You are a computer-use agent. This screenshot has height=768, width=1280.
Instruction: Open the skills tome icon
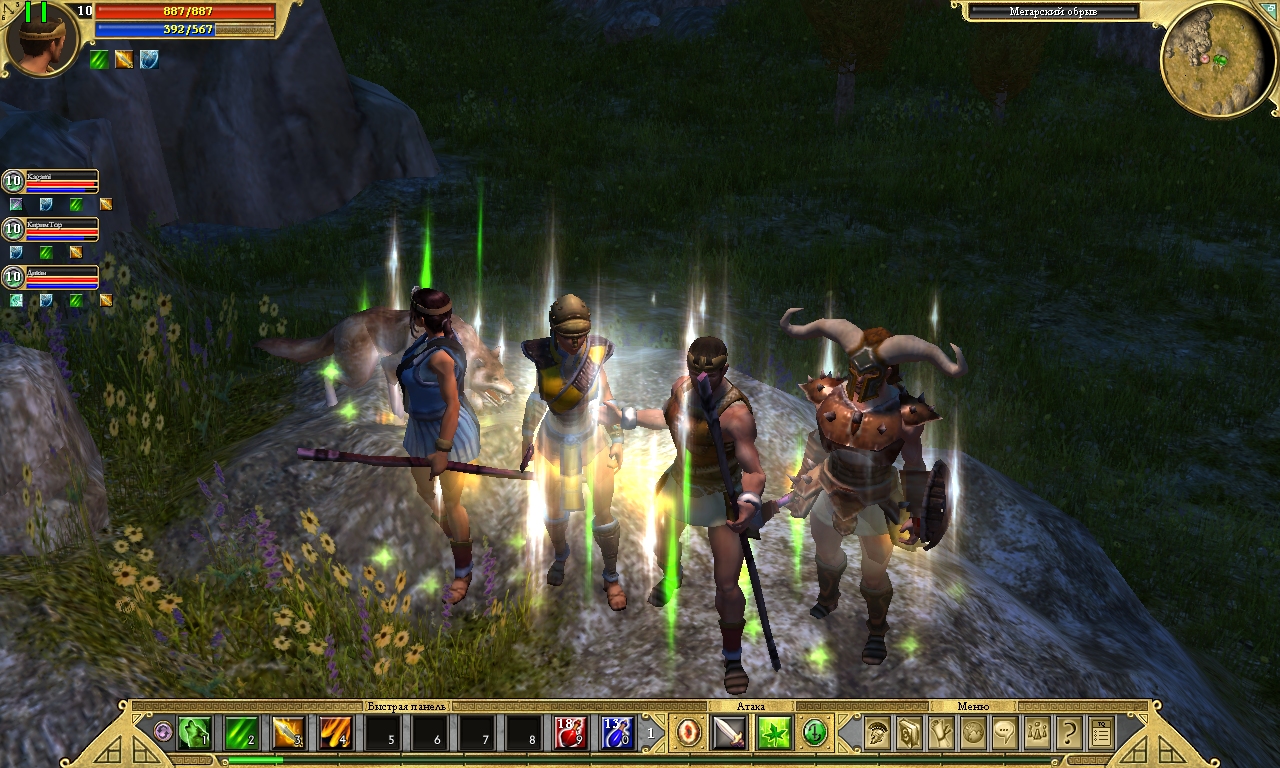pyautogui.click(x=907, y=731)
